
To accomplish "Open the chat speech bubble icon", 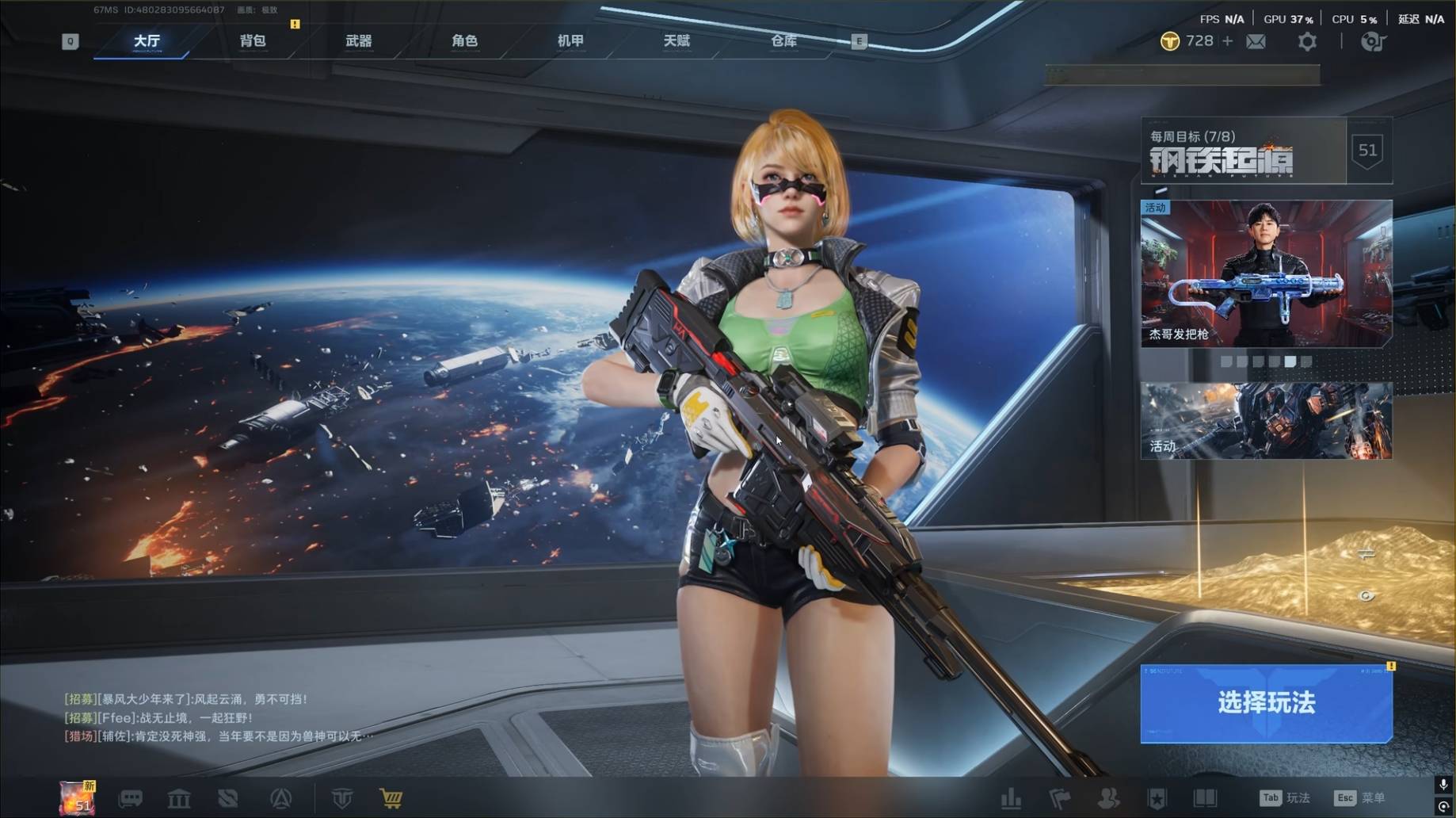I will click(x=130, y=798).
